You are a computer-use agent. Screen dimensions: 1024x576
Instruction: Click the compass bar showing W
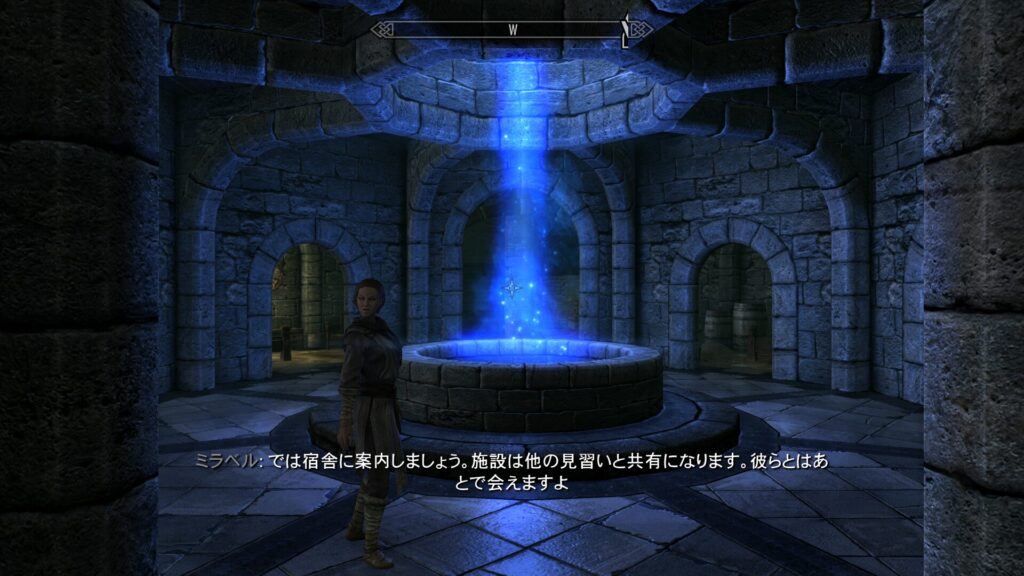coord(512,29)
